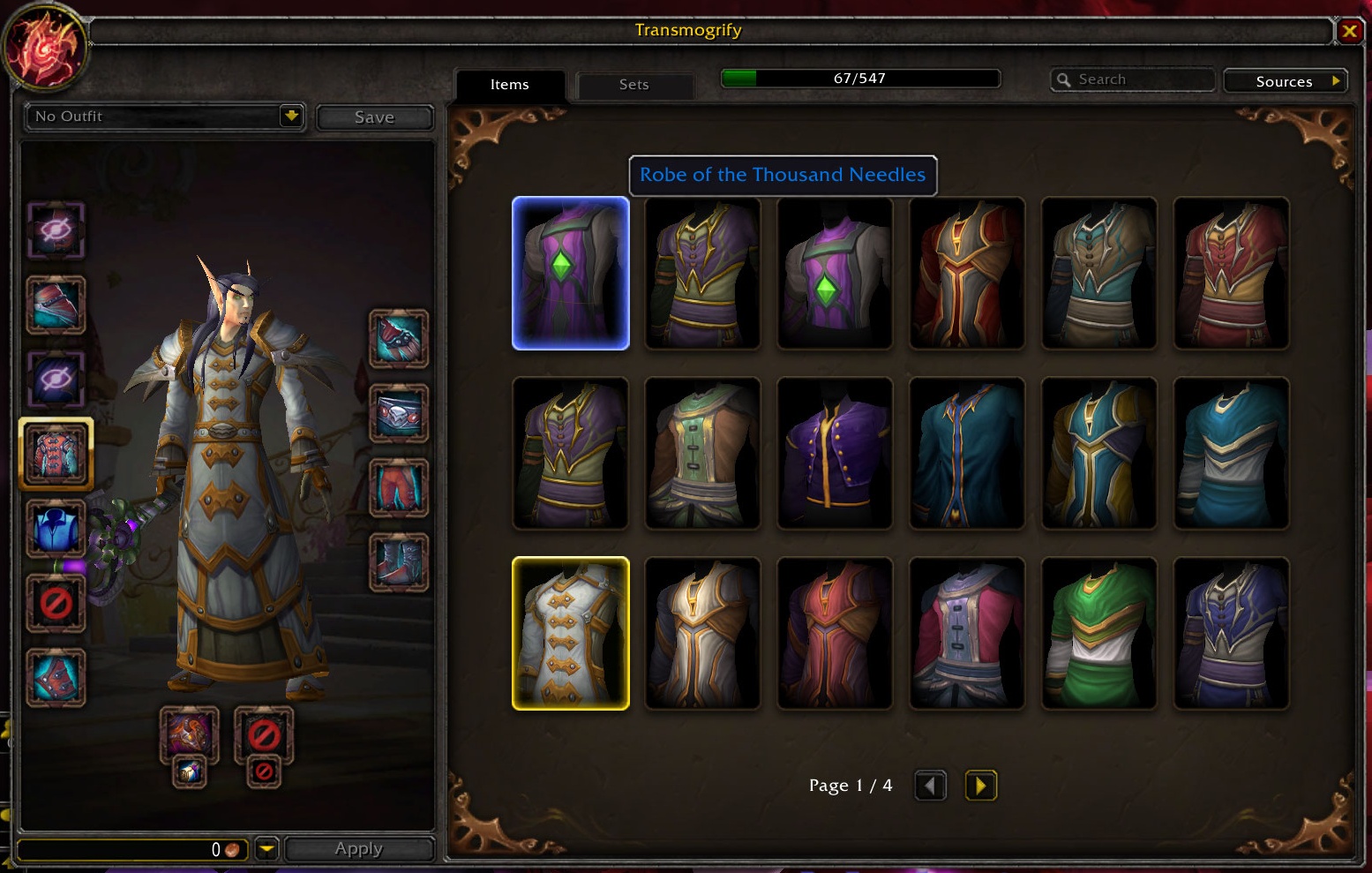Screen dimensions: 1372x873
Task: Save the current outfit
Action: [374, 117]
